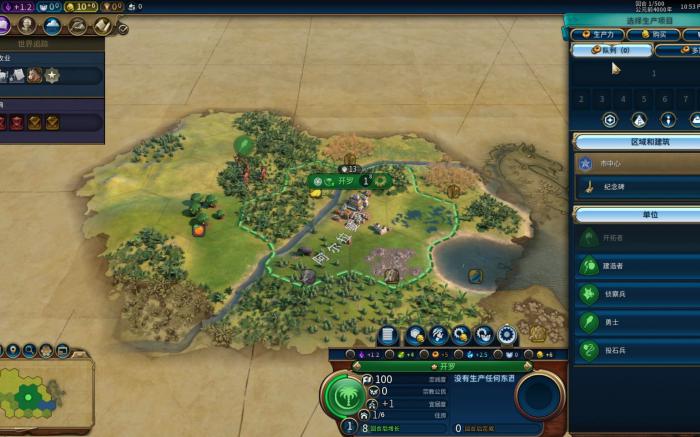The height and width of the screenshot is (437, 700).
Task: Select the 开罗 city banner on the map
Action: point(347,181)
